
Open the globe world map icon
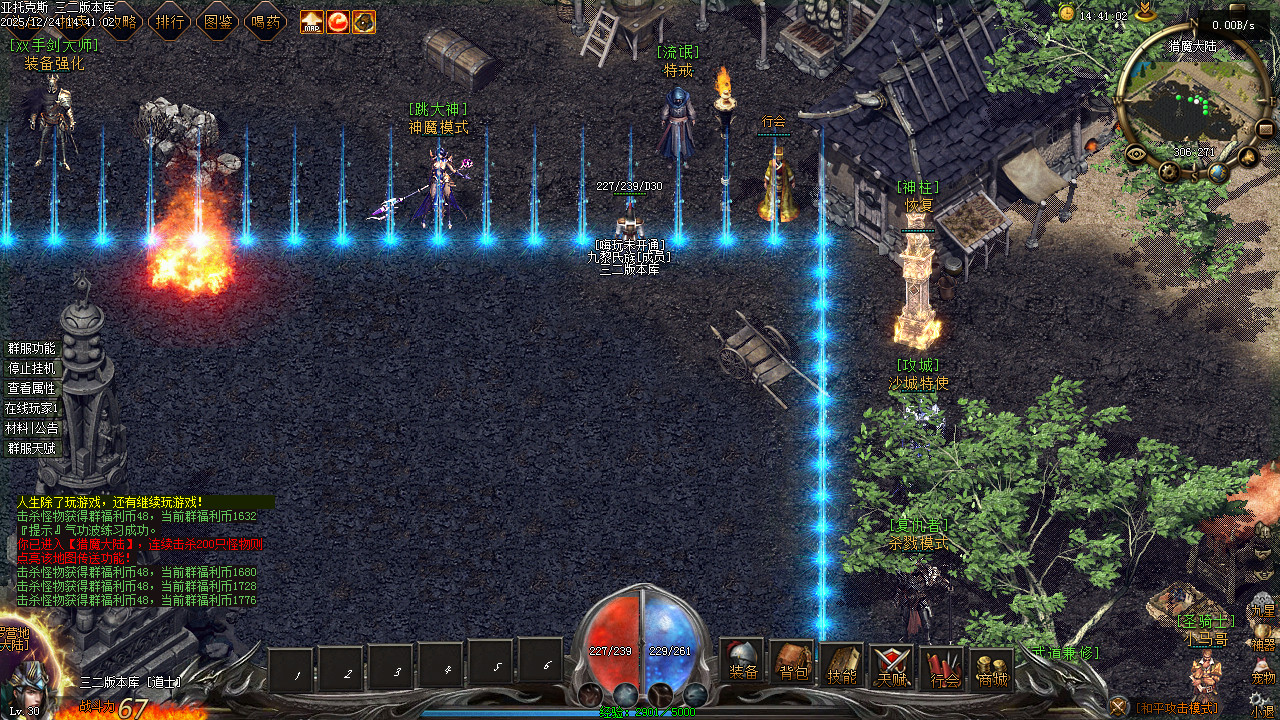(x=1217, y=172)
